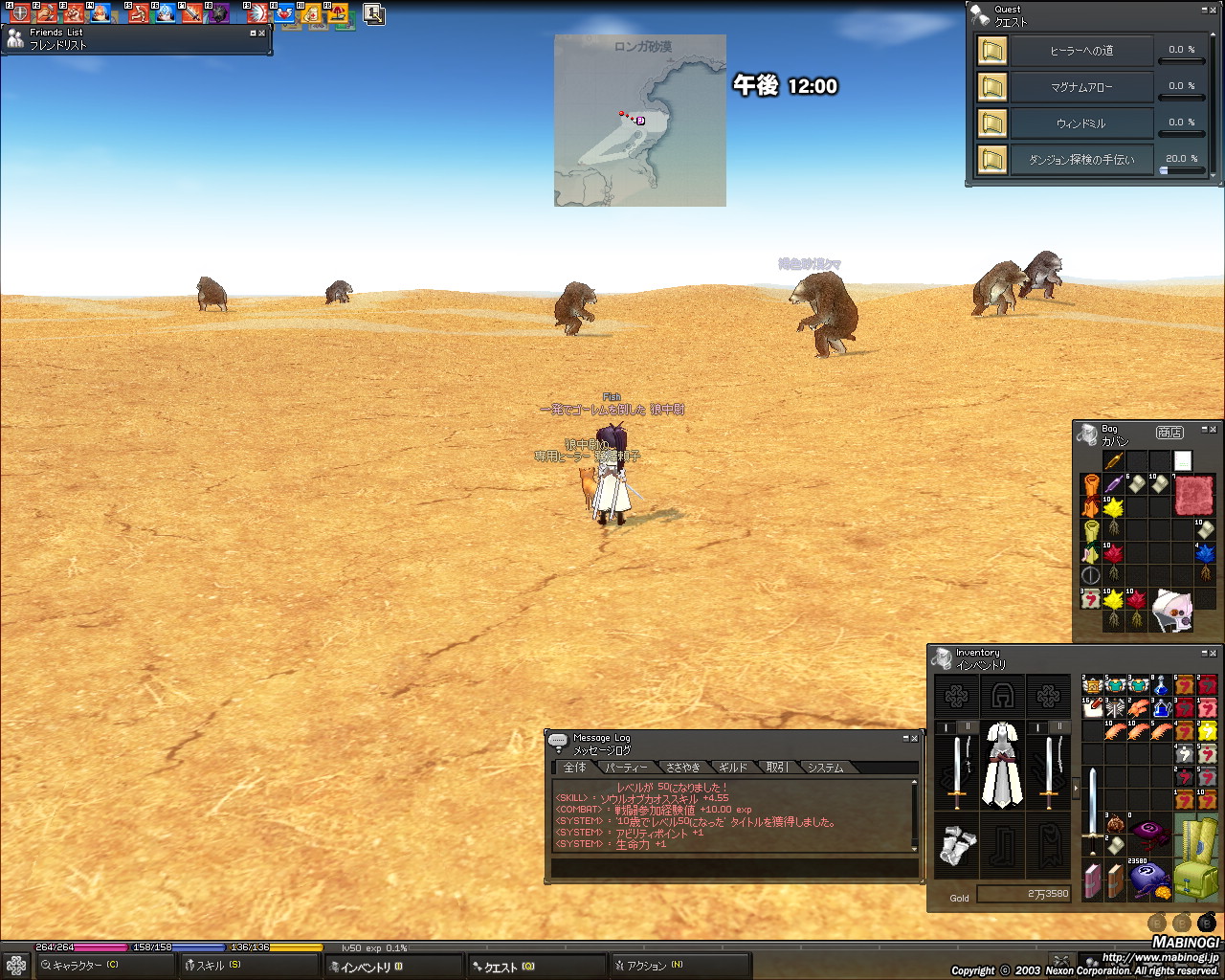1225x980 pixels.
Task: Open the ヒーラーへの道 quest entry
Action: pos(1081,51)
